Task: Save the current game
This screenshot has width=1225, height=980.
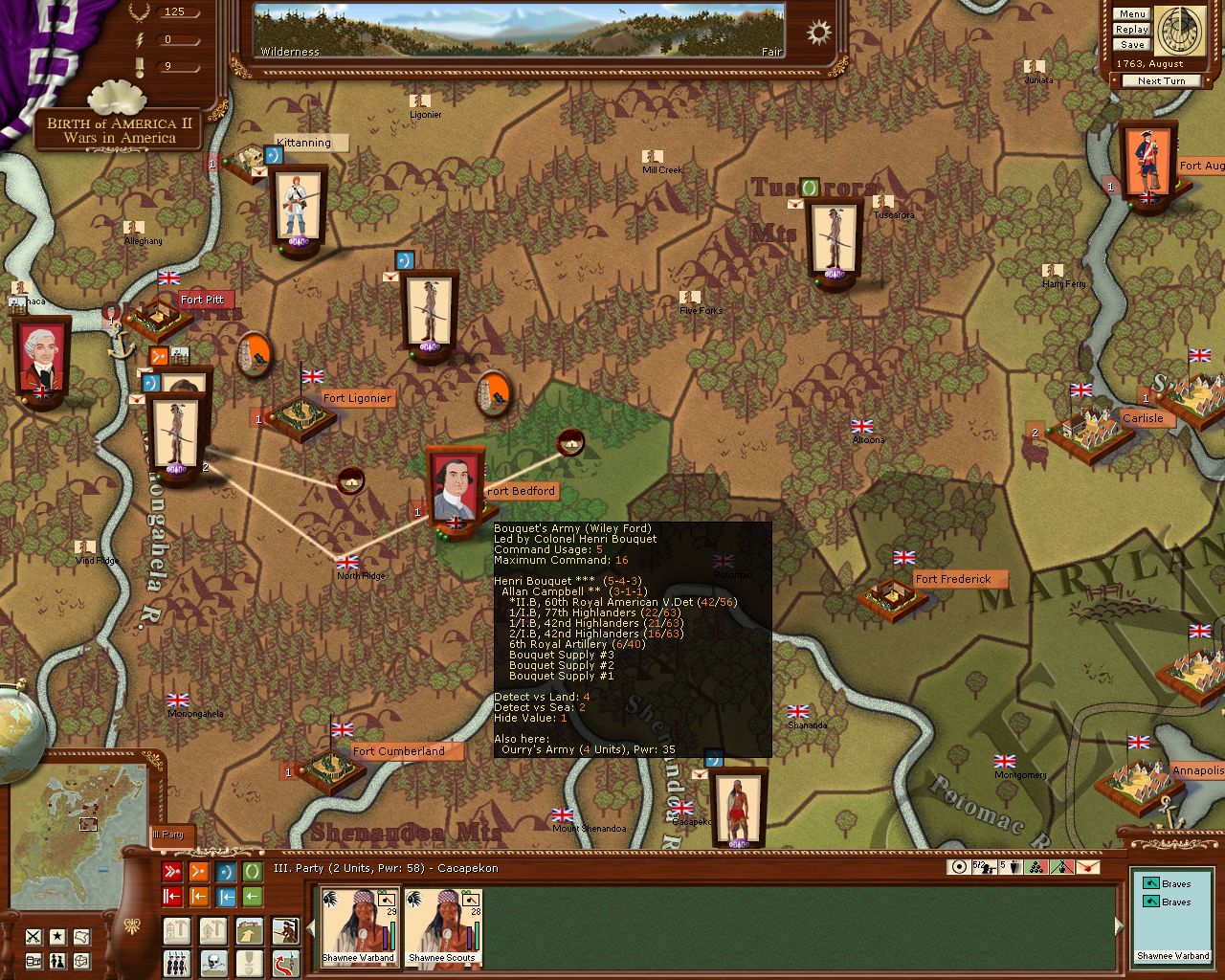Action: coord(1131,45)
